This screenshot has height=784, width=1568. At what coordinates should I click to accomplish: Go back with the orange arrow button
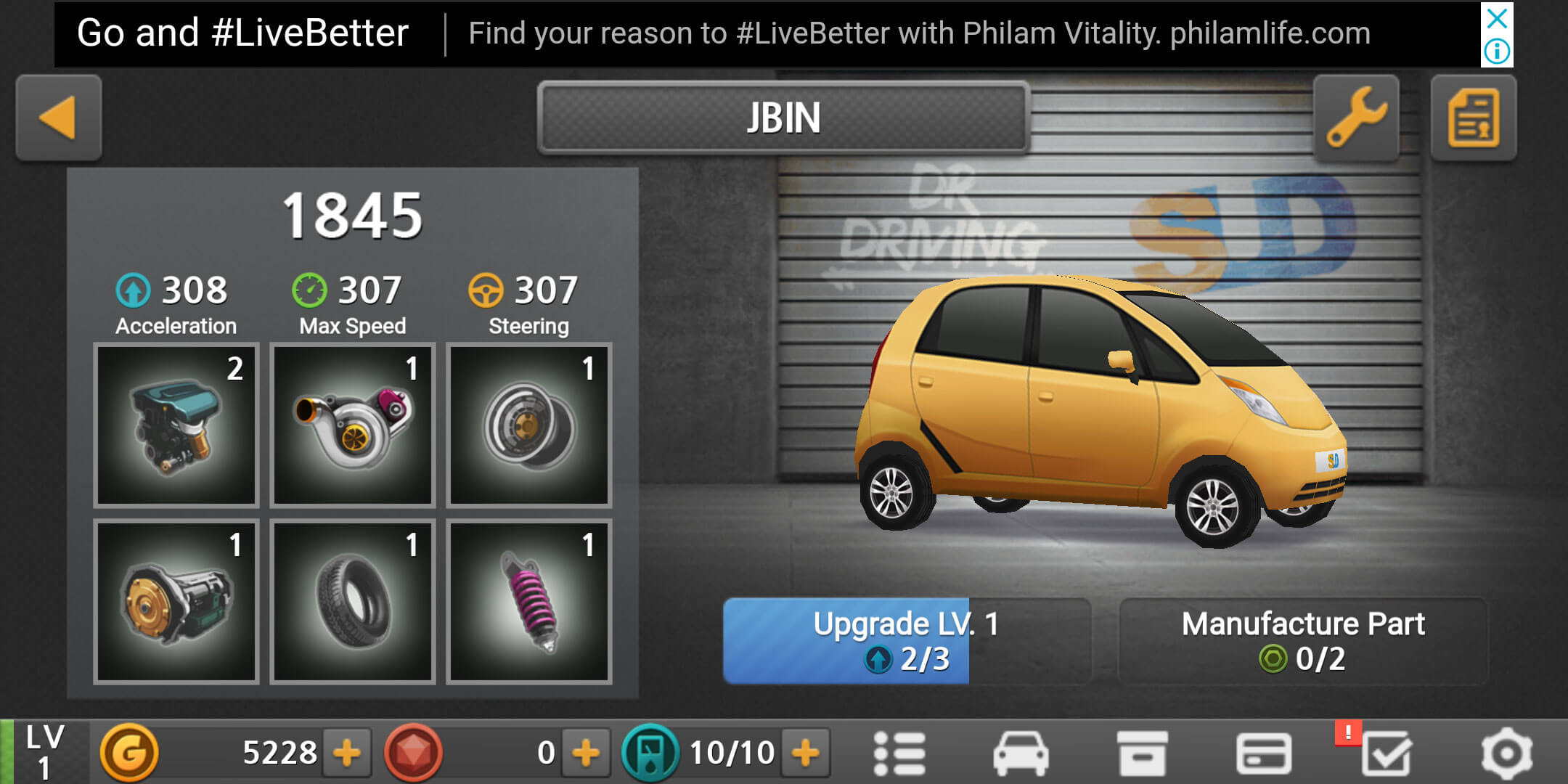(58, 118)
